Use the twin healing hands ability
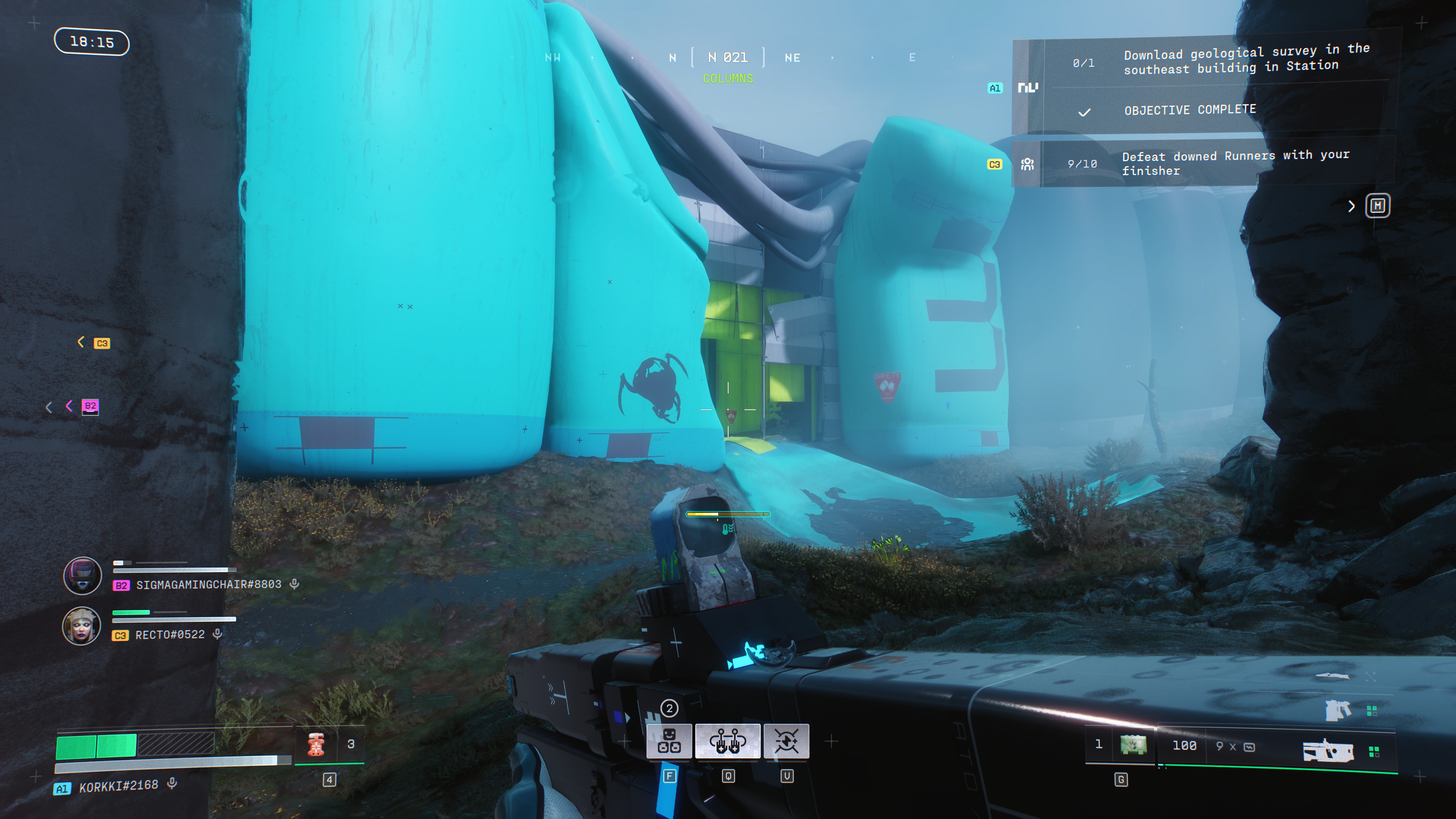1456x819 pixels. (x=728, y=741)
